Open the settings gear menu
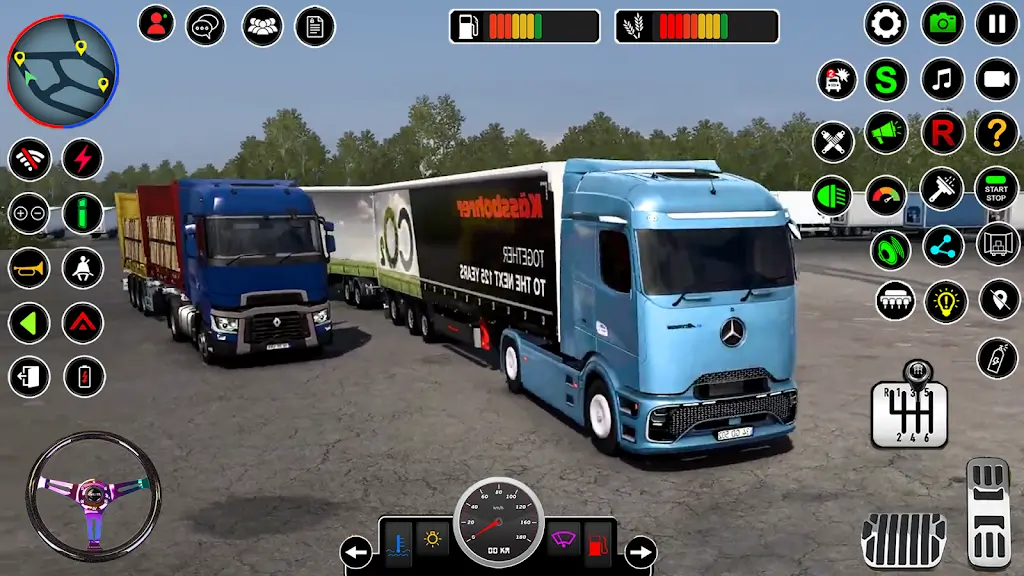This screenshot has width=1024, height=576. click(886, 24)
